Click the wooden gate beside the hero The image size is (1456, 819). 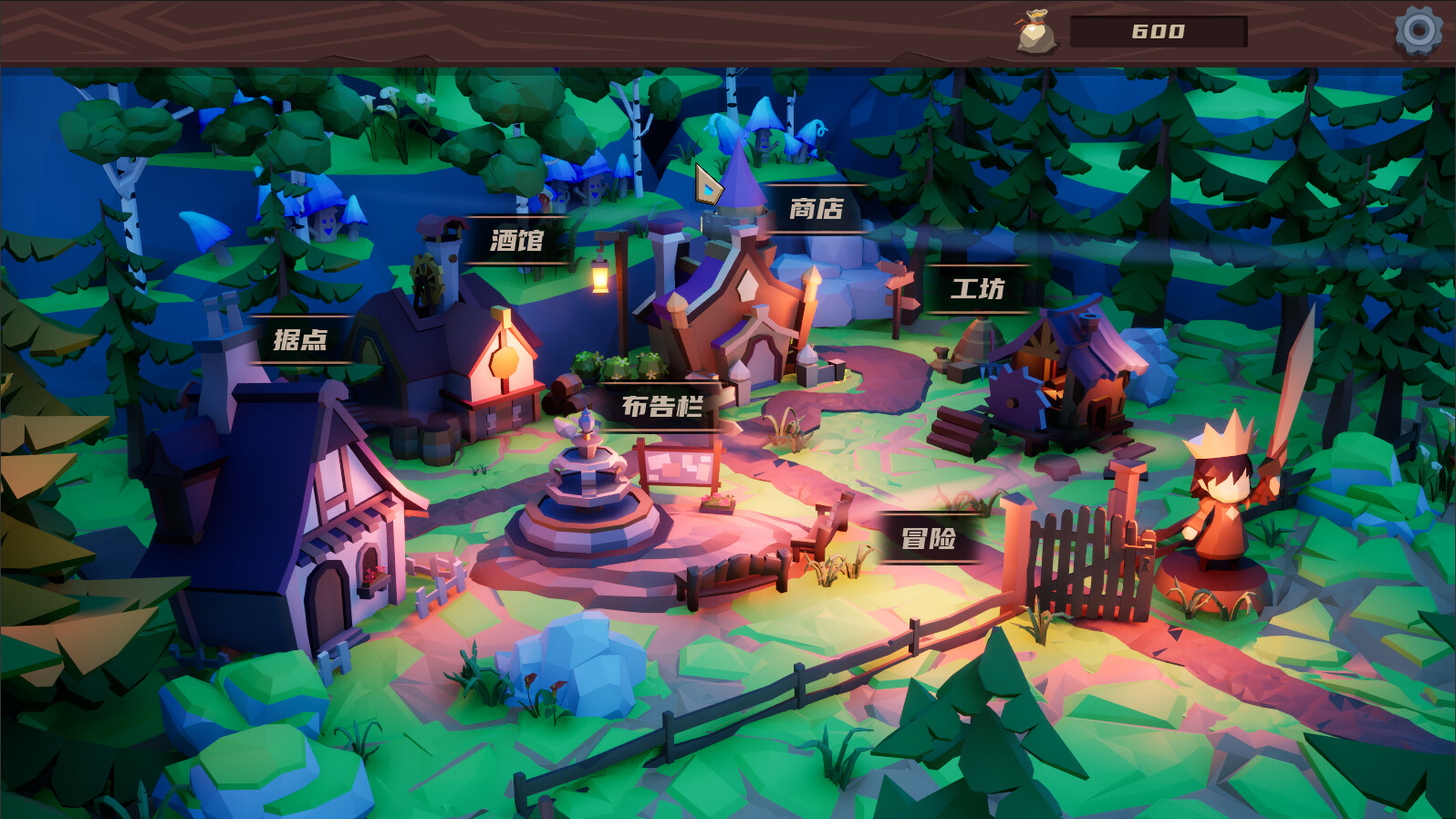1086,556
